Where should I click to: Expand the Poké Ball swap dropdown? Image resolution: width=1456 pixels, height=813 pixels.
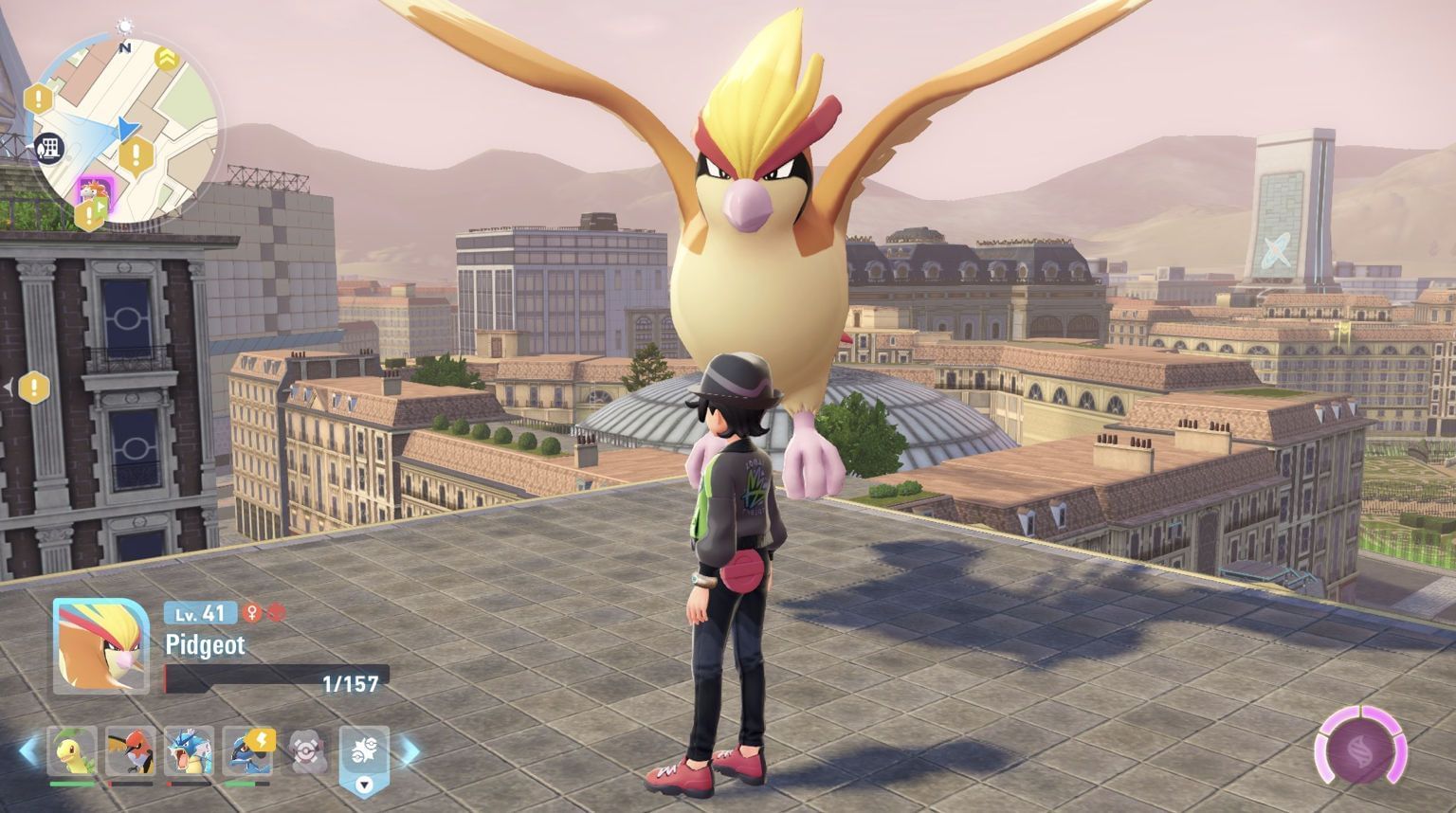[x=364, y=785]
